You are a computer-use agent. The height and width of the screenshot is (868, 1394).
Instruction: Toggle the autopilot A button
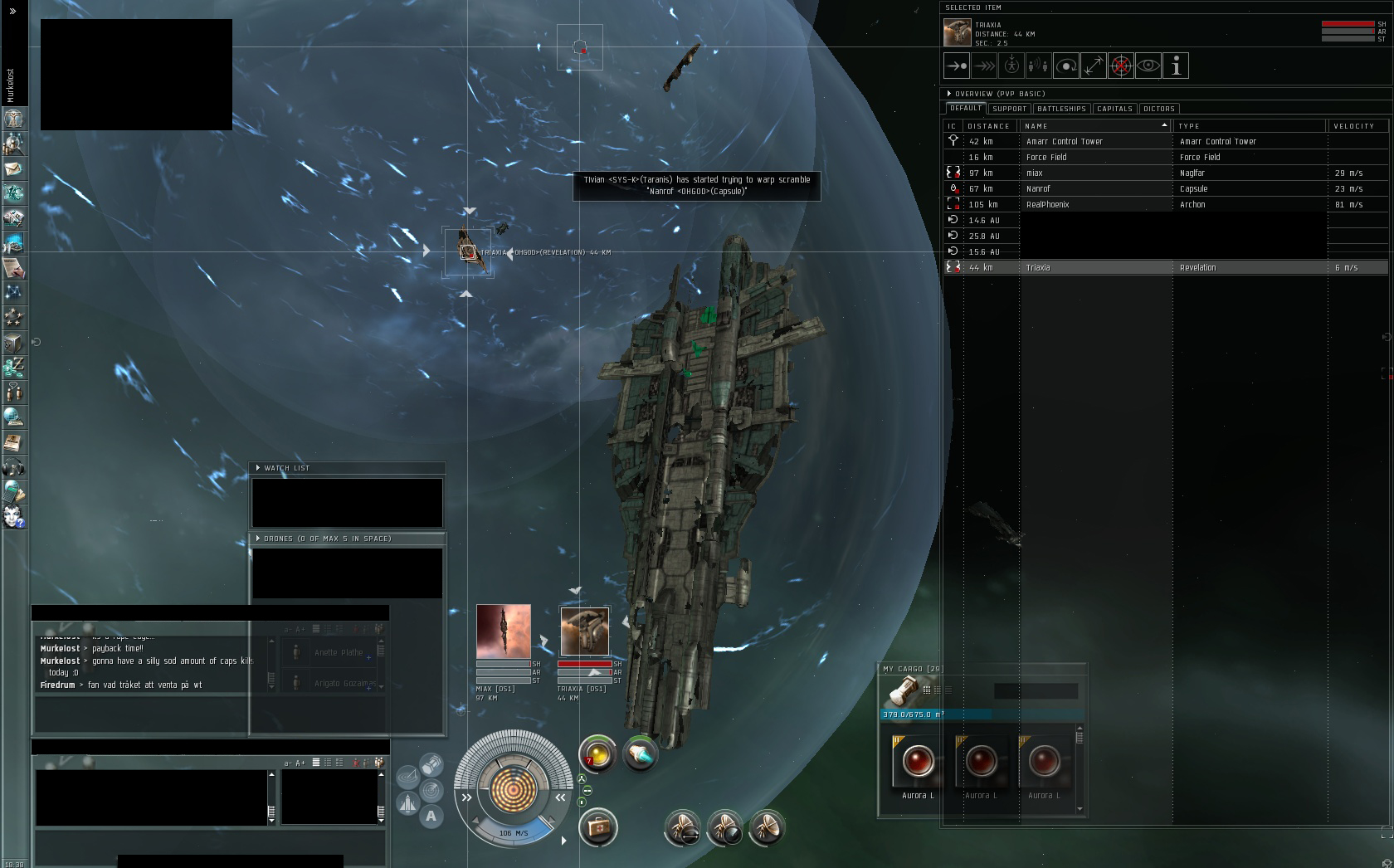(x=431, y=816)
